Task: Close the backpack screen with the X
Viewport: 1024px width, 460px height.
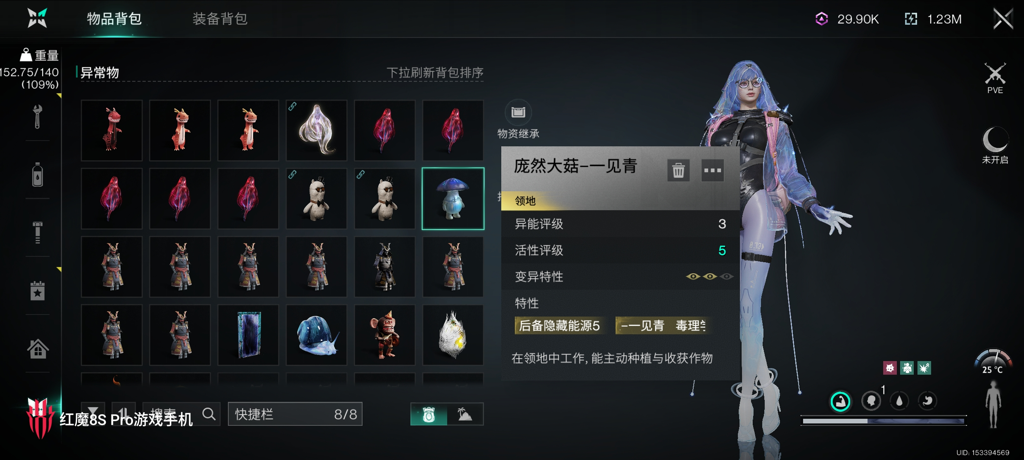Action: 1002,18
